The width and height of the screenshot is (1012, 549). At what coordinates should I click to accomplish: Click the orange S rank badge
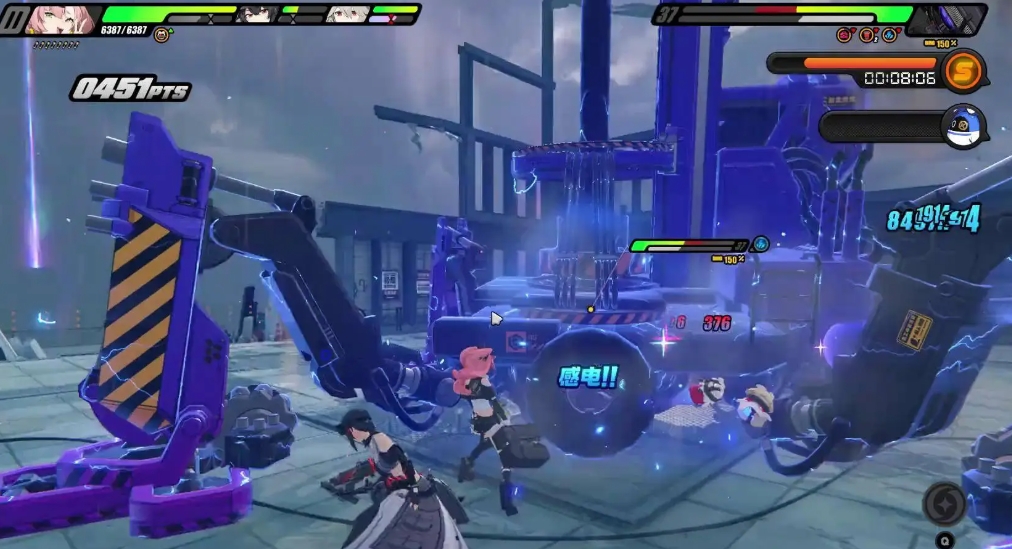tap(965, 70)
